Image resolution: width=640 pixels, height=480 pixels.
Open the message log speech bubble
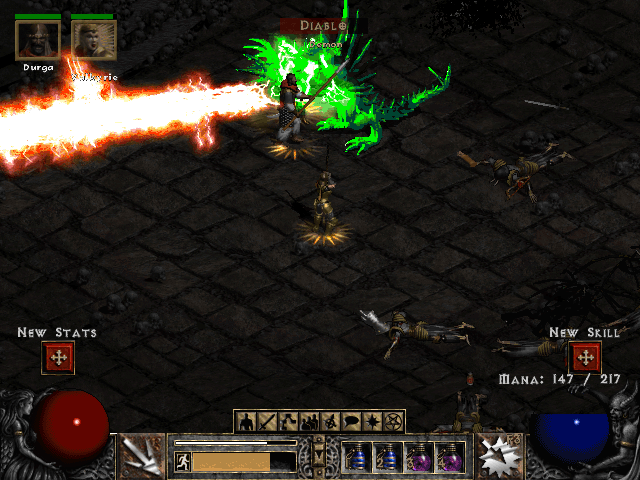pos(352,421)
